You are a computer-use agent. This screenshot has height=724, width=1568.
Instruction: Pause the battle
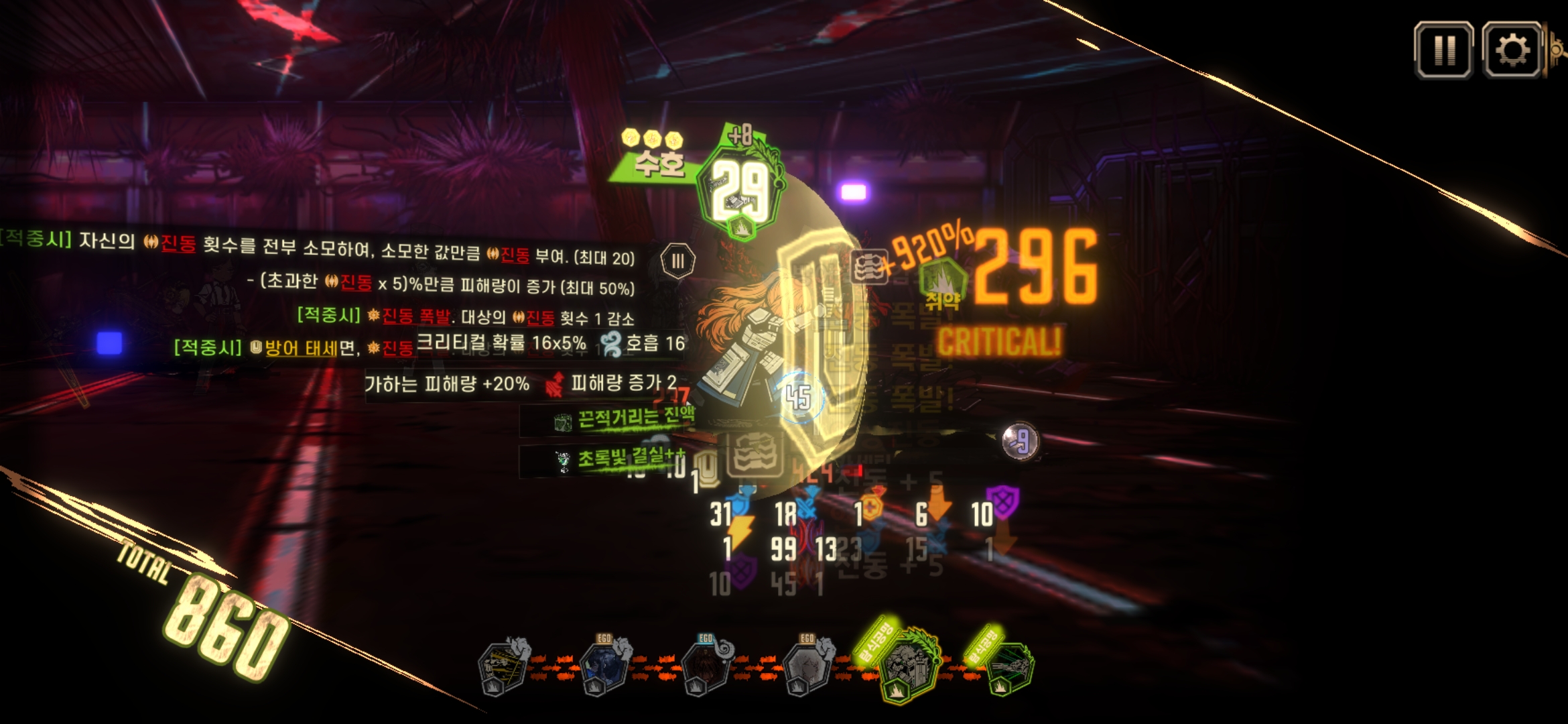coord(1443,50)
